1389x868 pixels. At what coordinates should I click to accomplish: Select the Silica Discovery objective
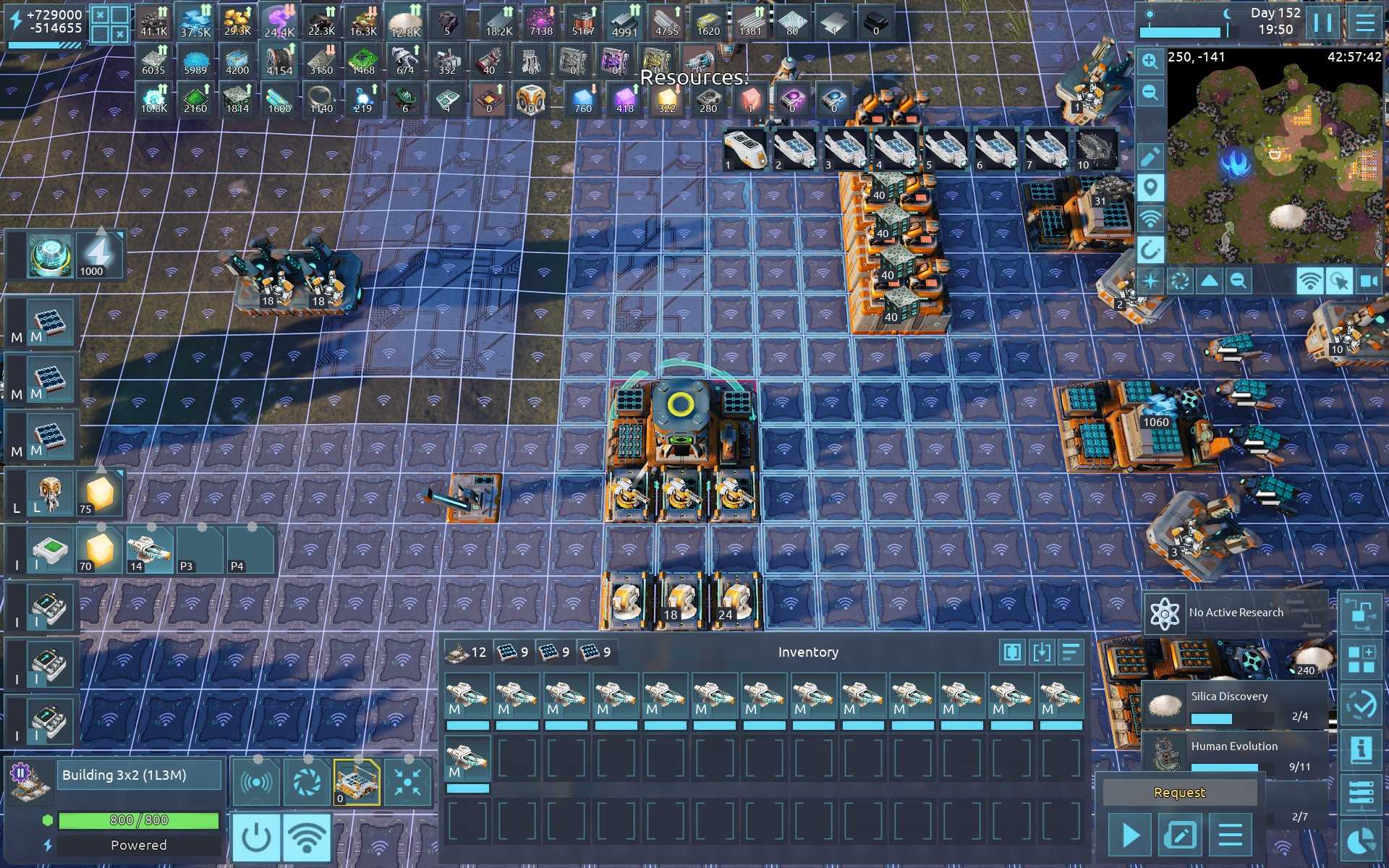1234,705
